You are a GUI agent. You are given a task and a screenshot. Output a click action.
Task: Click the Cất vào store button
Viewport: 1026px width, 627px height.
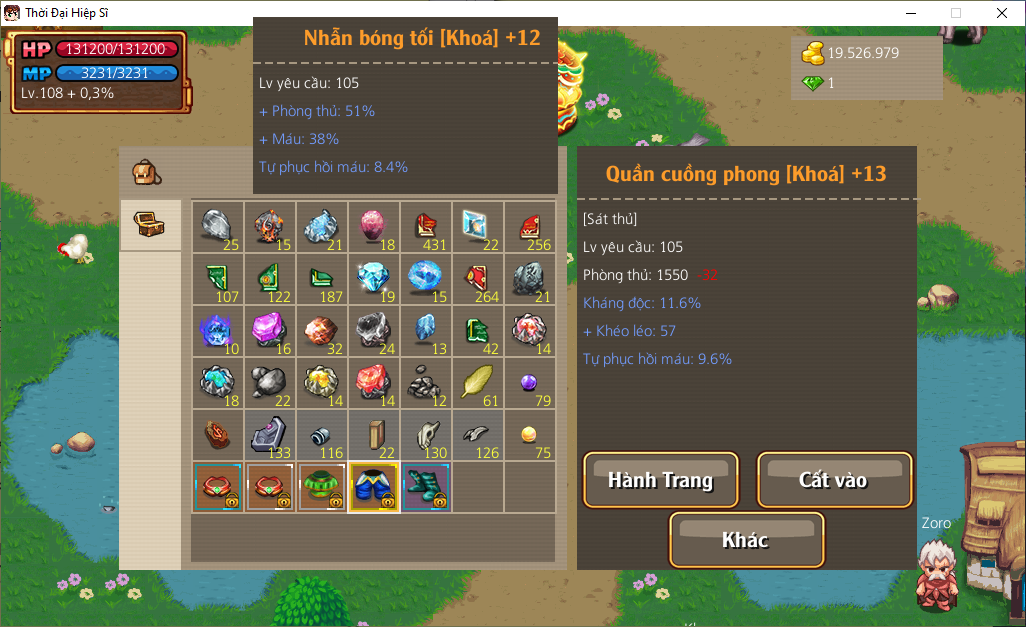(834, 480)
